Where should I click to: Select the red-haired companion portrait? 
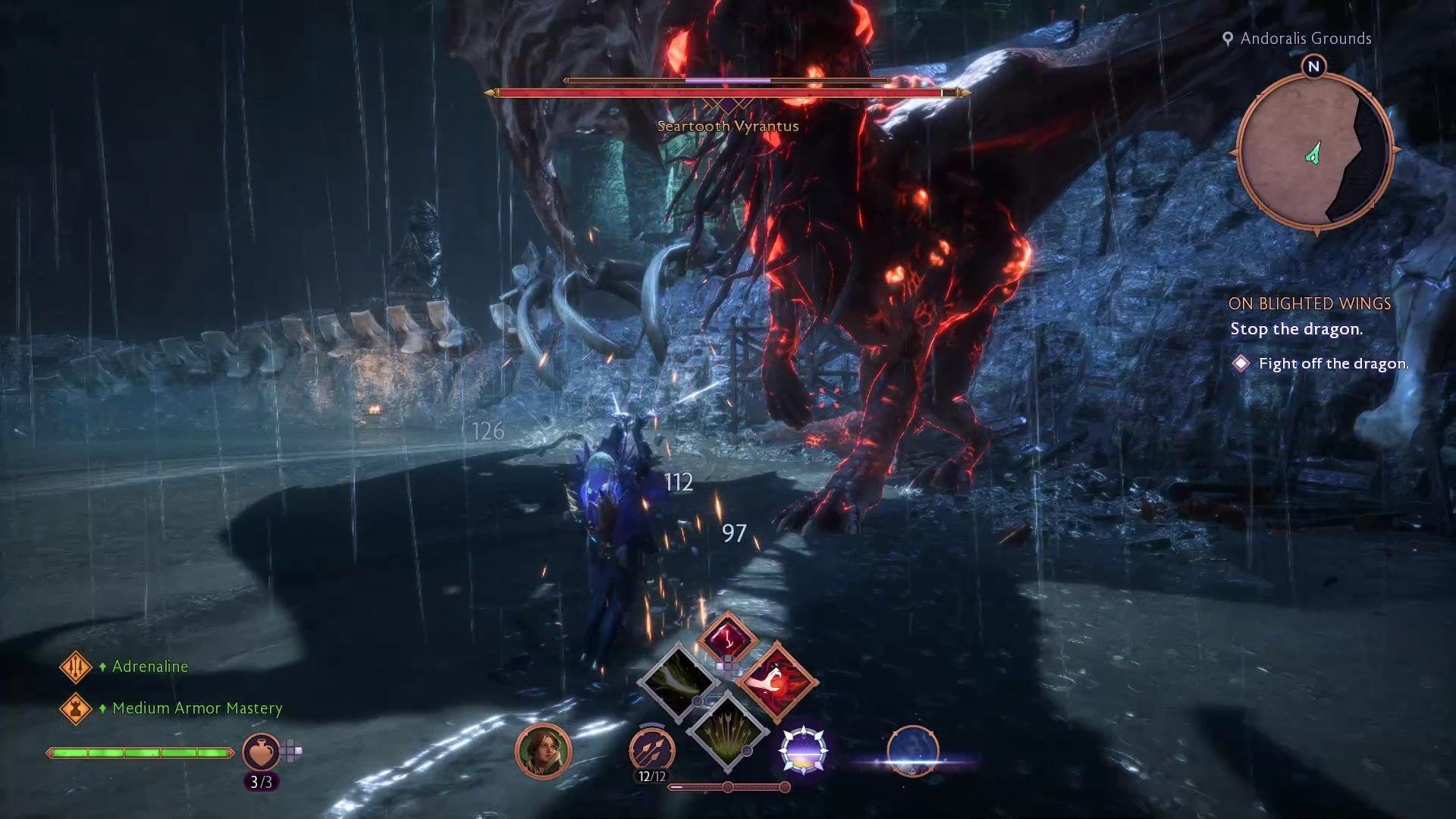pyautogui.click(x=543, y=751)
